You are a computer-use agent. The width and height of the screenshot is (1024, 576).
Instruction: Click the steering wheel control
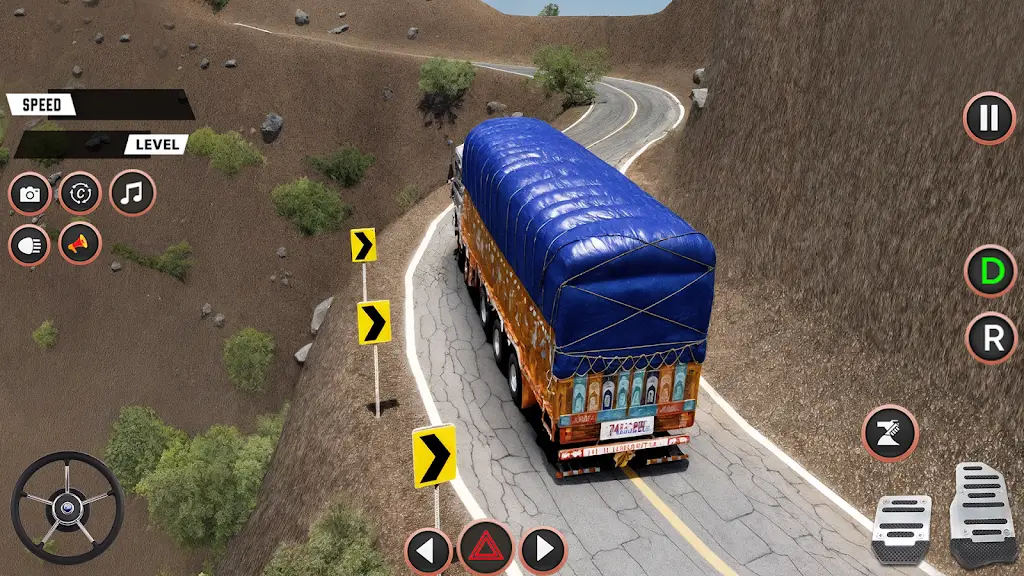coord(67,507)
